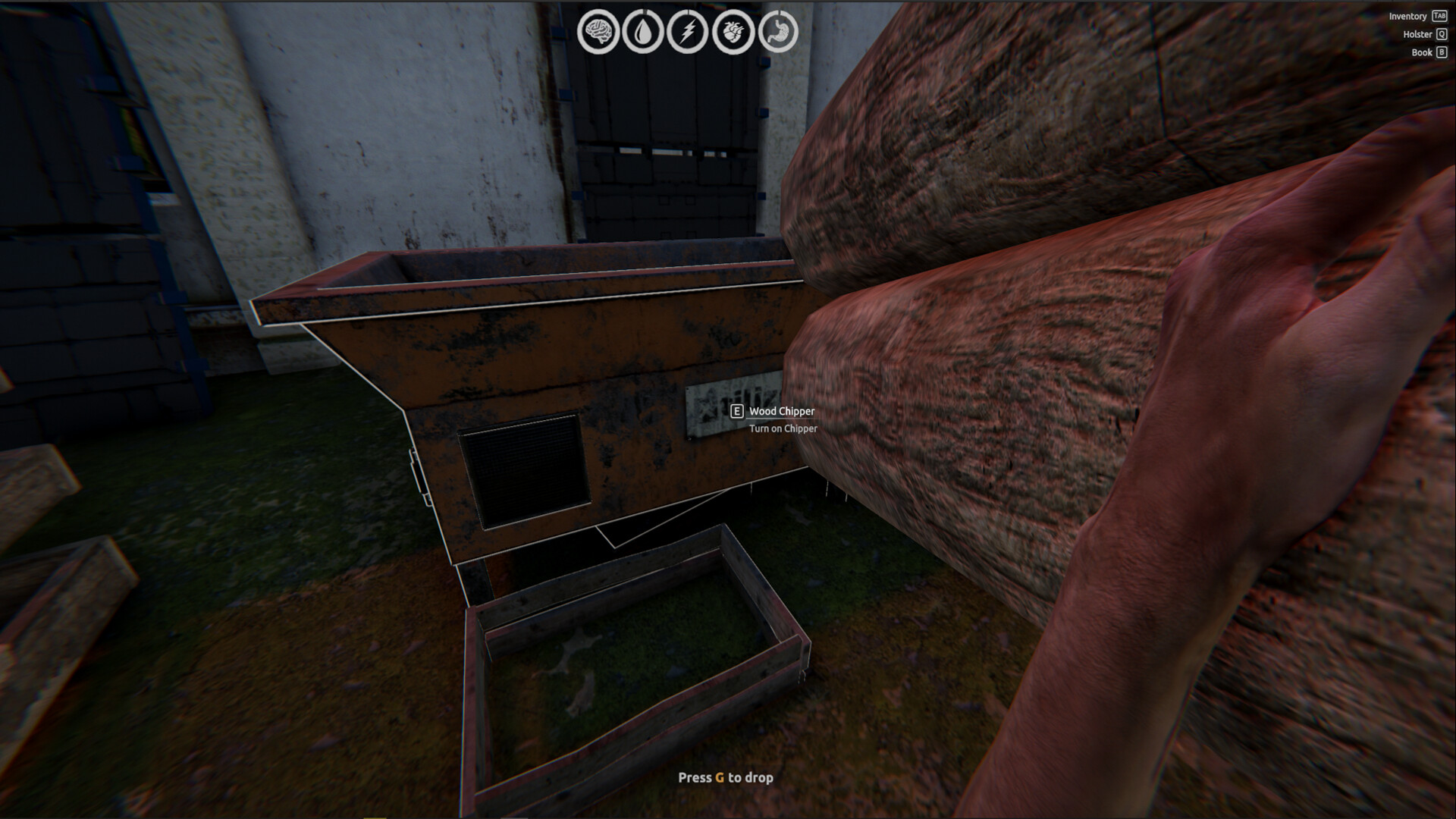
Task: Click the Holster hint text
Action: (x=1416, y=33)
